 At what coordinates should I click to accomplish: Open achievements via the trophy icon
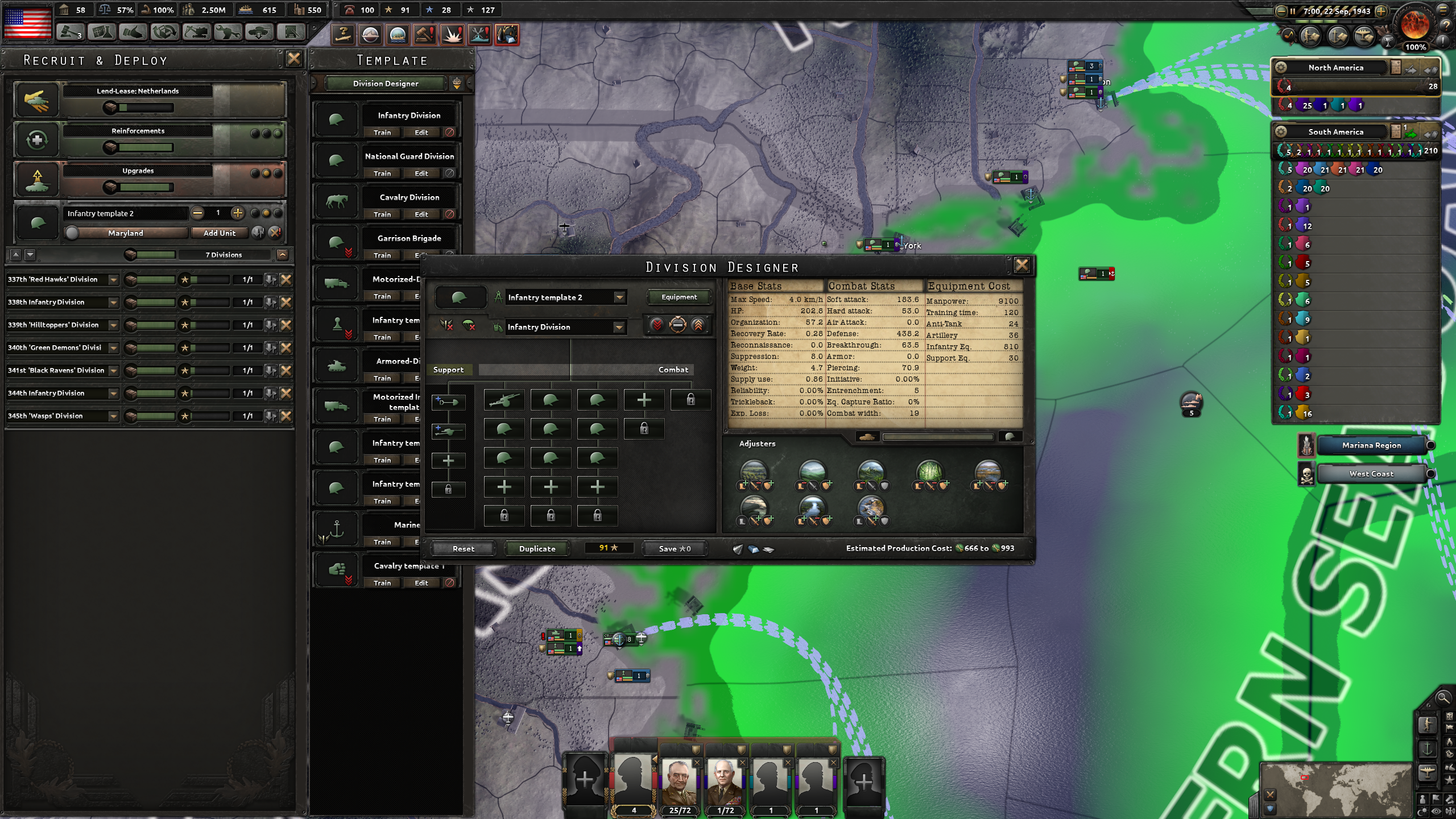pos(1388,42)
